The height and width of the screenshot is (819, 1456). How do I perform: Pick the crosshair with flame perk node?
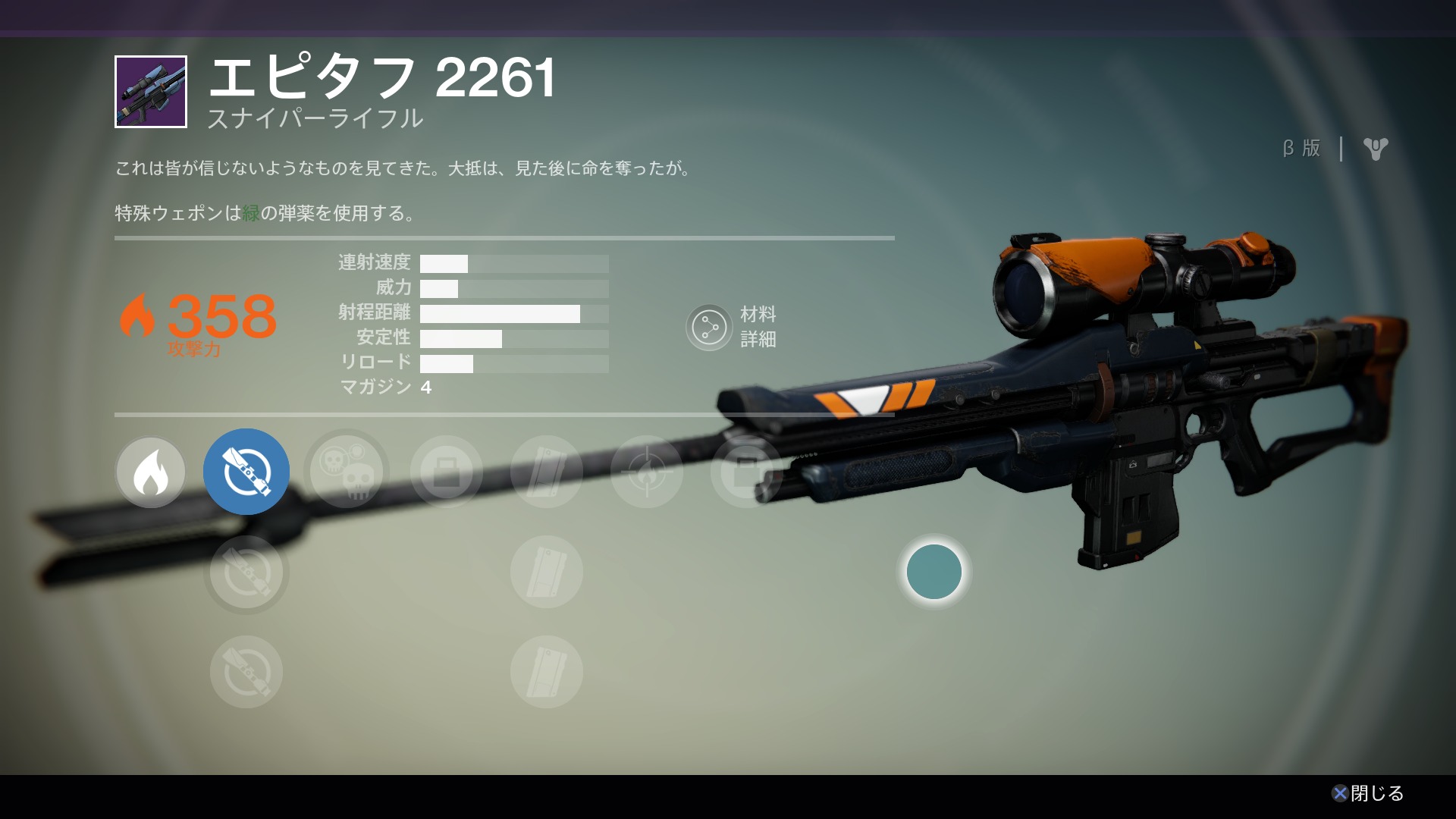point(646,472)
